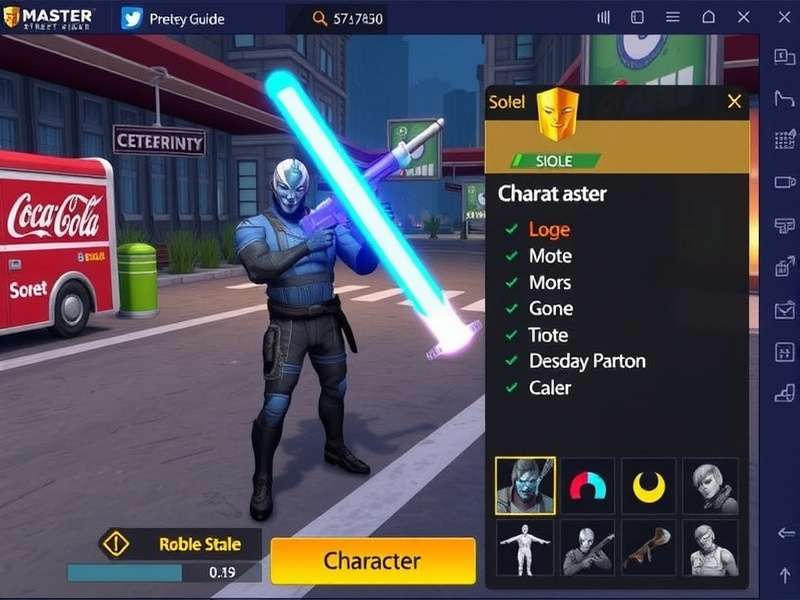Close the character panel with the X
The height and width of the screenshot is (600, 800).
(735, 101)
